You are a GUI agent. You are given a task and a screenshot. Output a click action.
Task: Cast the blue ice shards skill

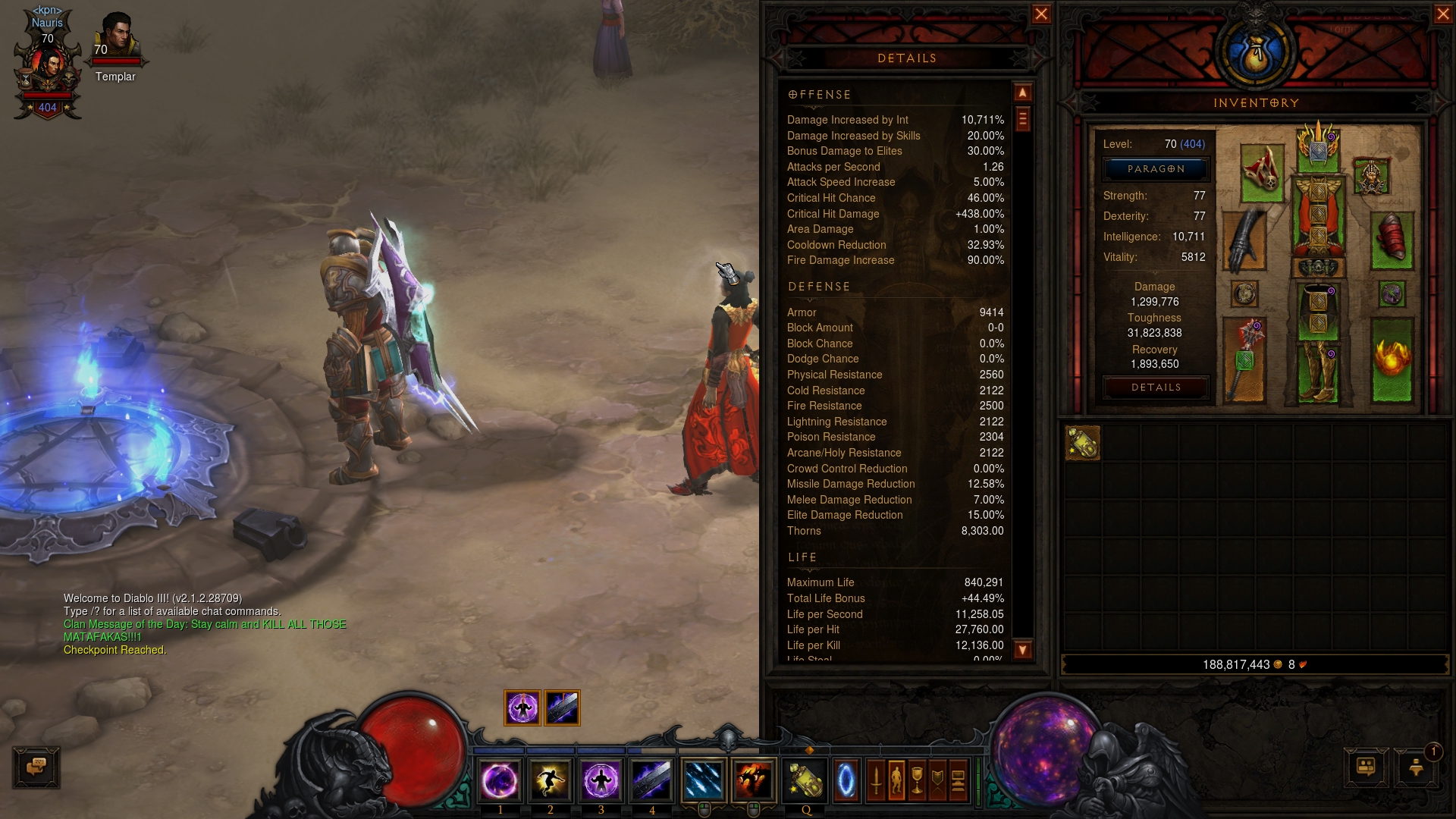[703, 780]
